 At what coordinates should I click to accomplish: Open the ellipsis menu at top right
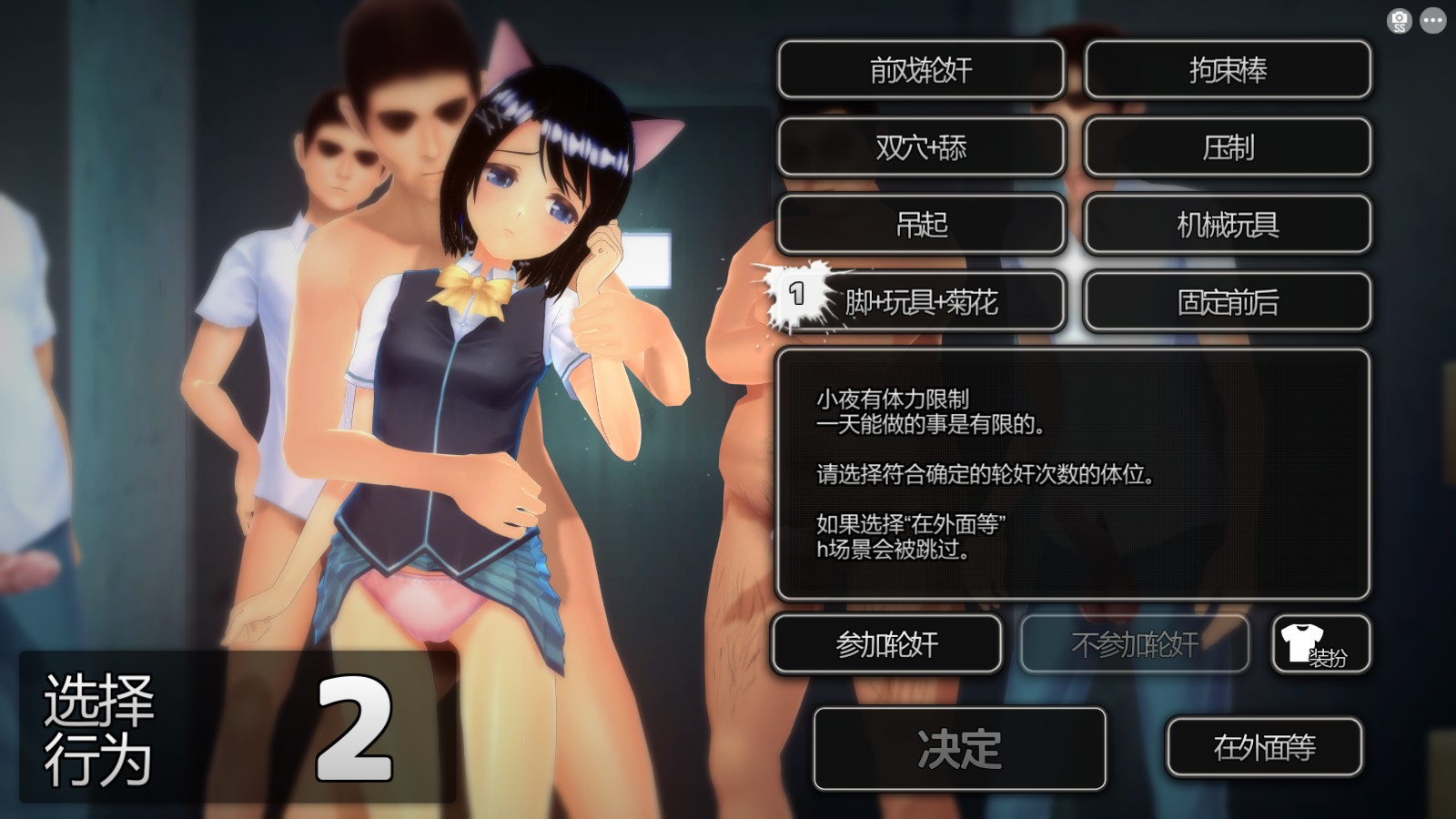point(1433,18)
